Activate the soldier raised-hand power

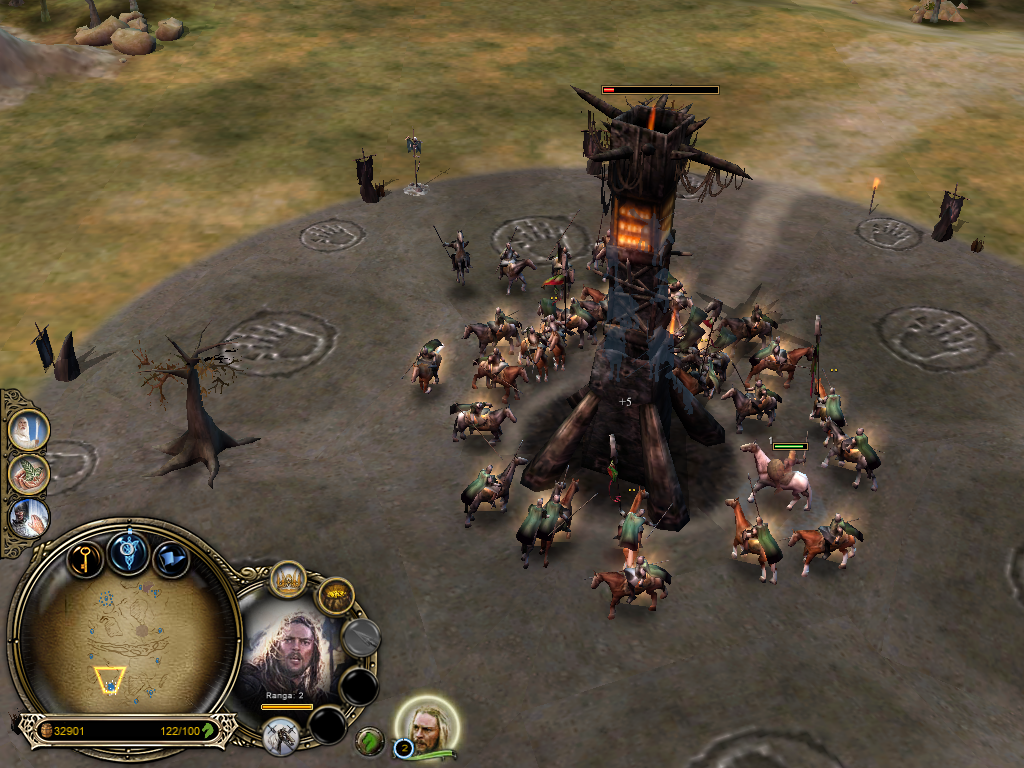(x=28, y=518)
